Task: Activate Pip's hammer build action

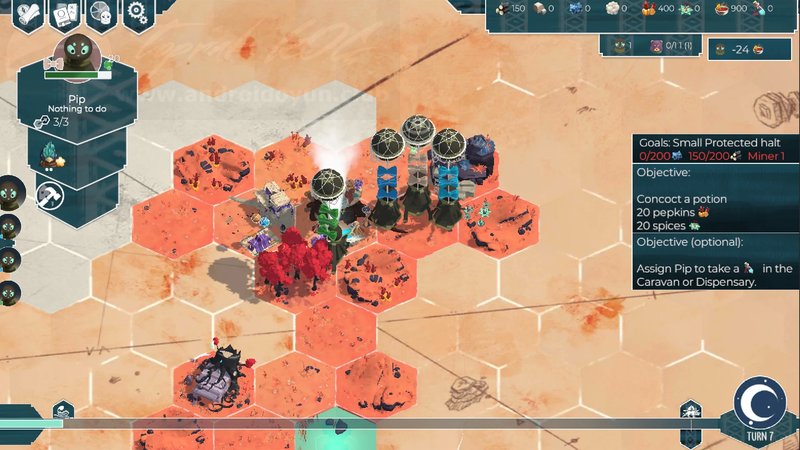Action: tap(48, 195)
